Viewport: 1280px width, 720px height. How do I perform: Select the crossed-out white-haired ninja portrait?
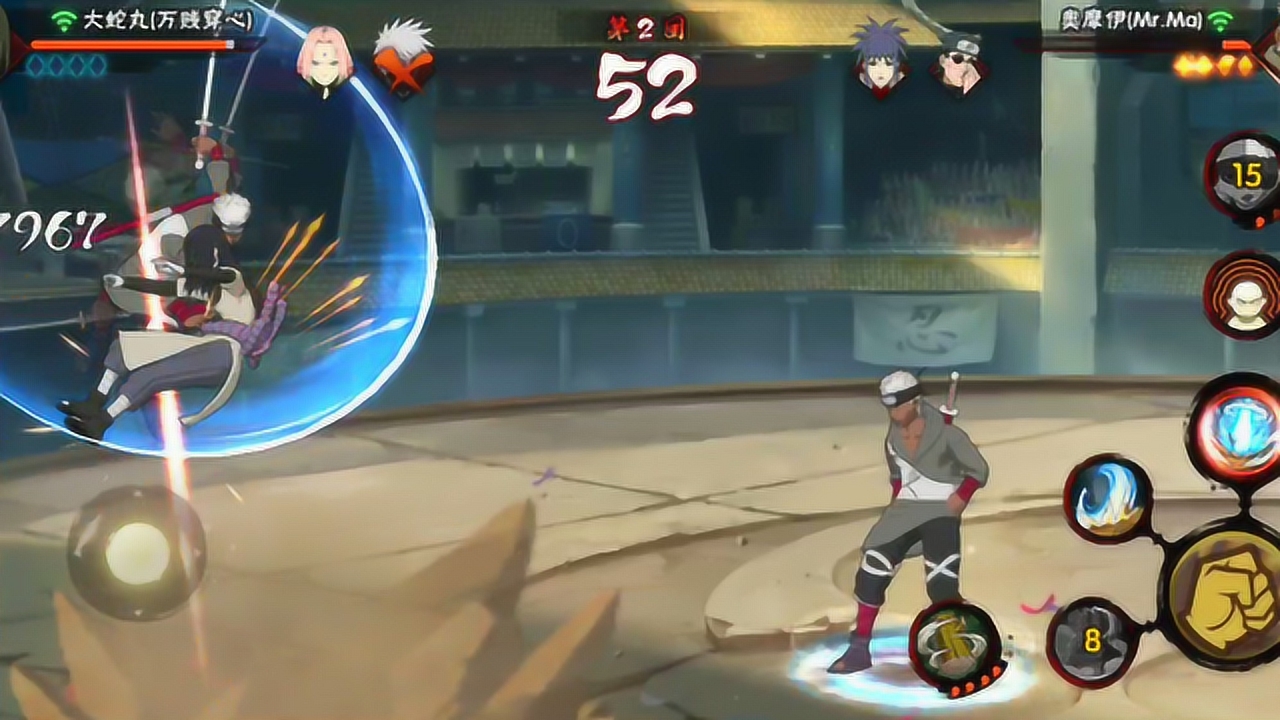[403, 60]
